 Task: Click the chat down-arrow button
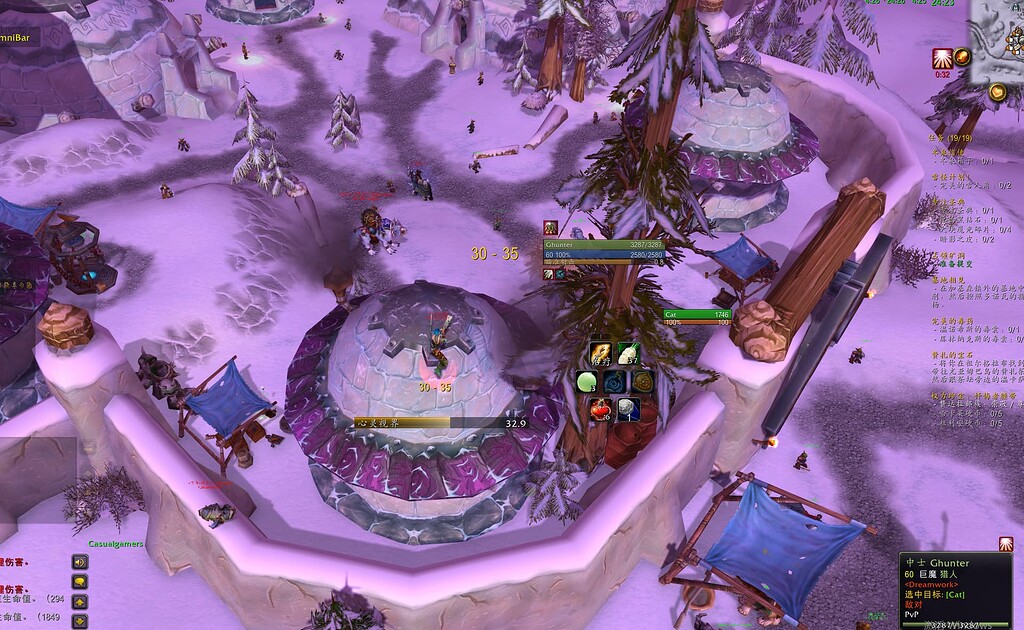pos(79,620)
